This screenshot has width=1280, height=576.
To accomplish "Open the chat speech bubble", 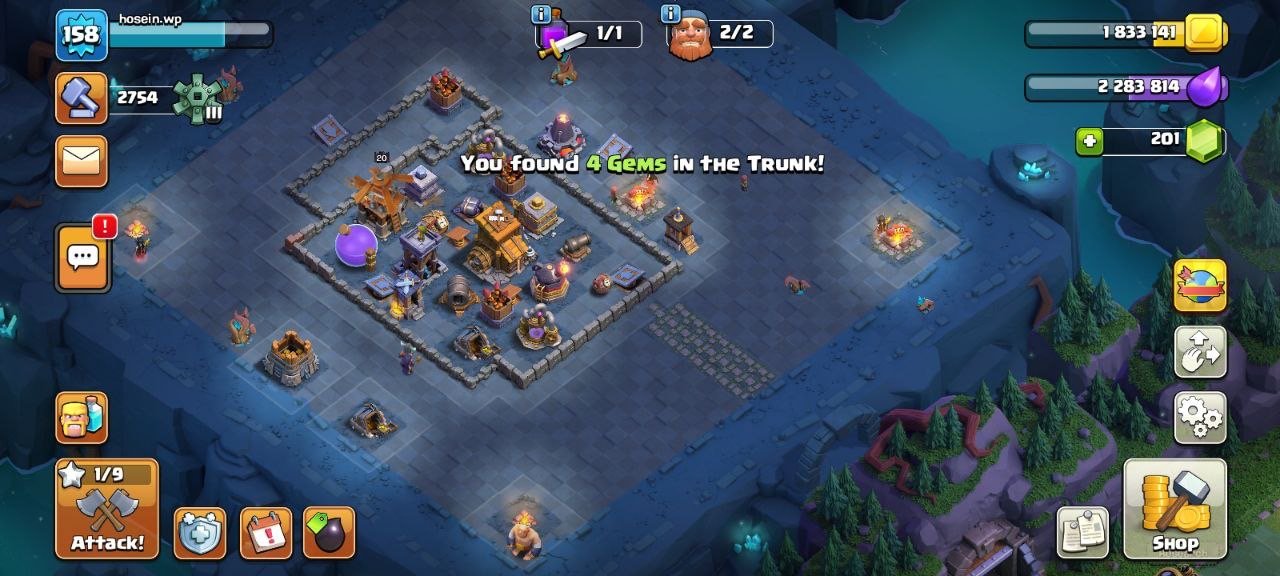I will point(82,258).
